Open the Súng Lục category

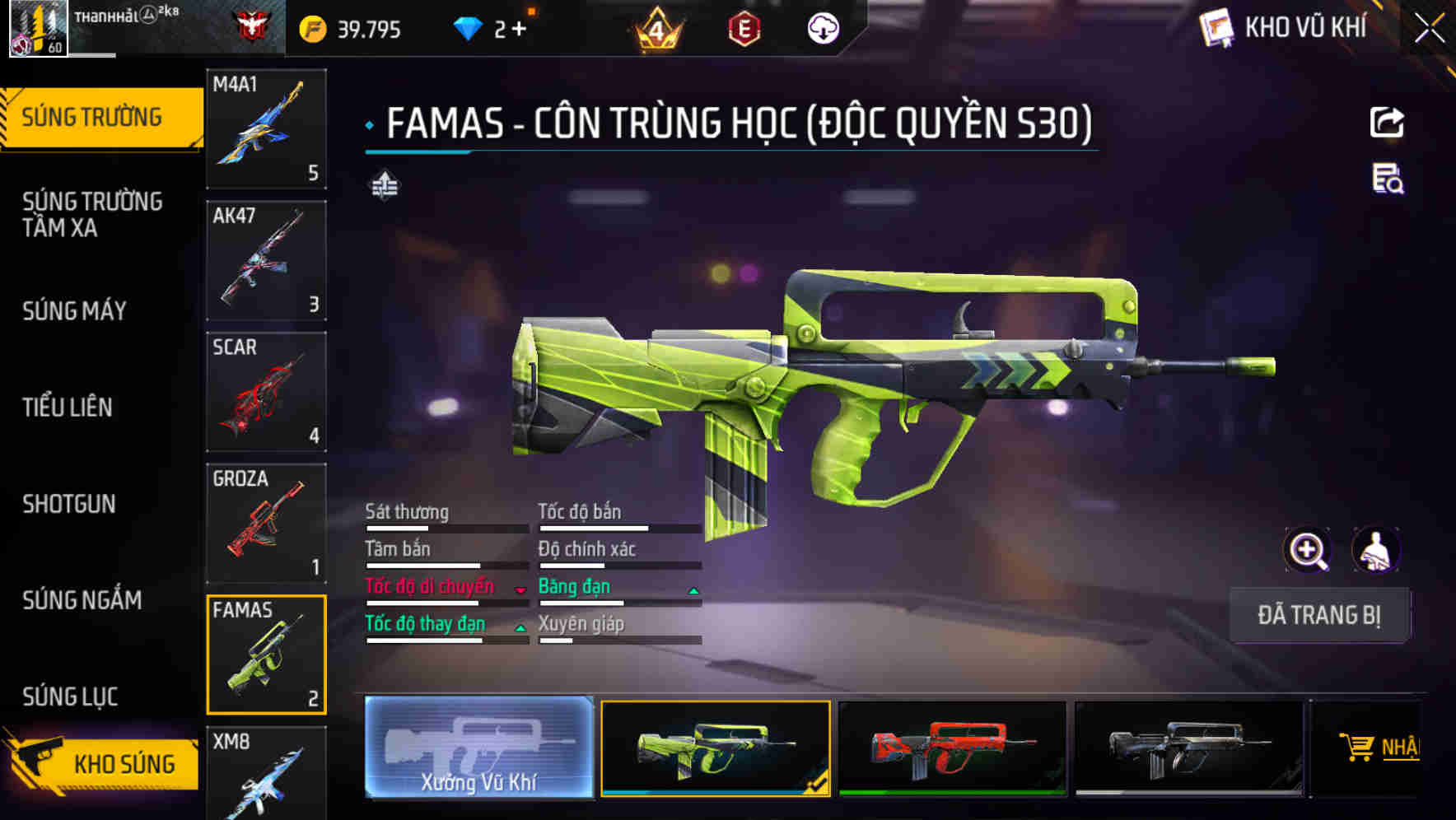pyautogui.click(x=70, y=697)
